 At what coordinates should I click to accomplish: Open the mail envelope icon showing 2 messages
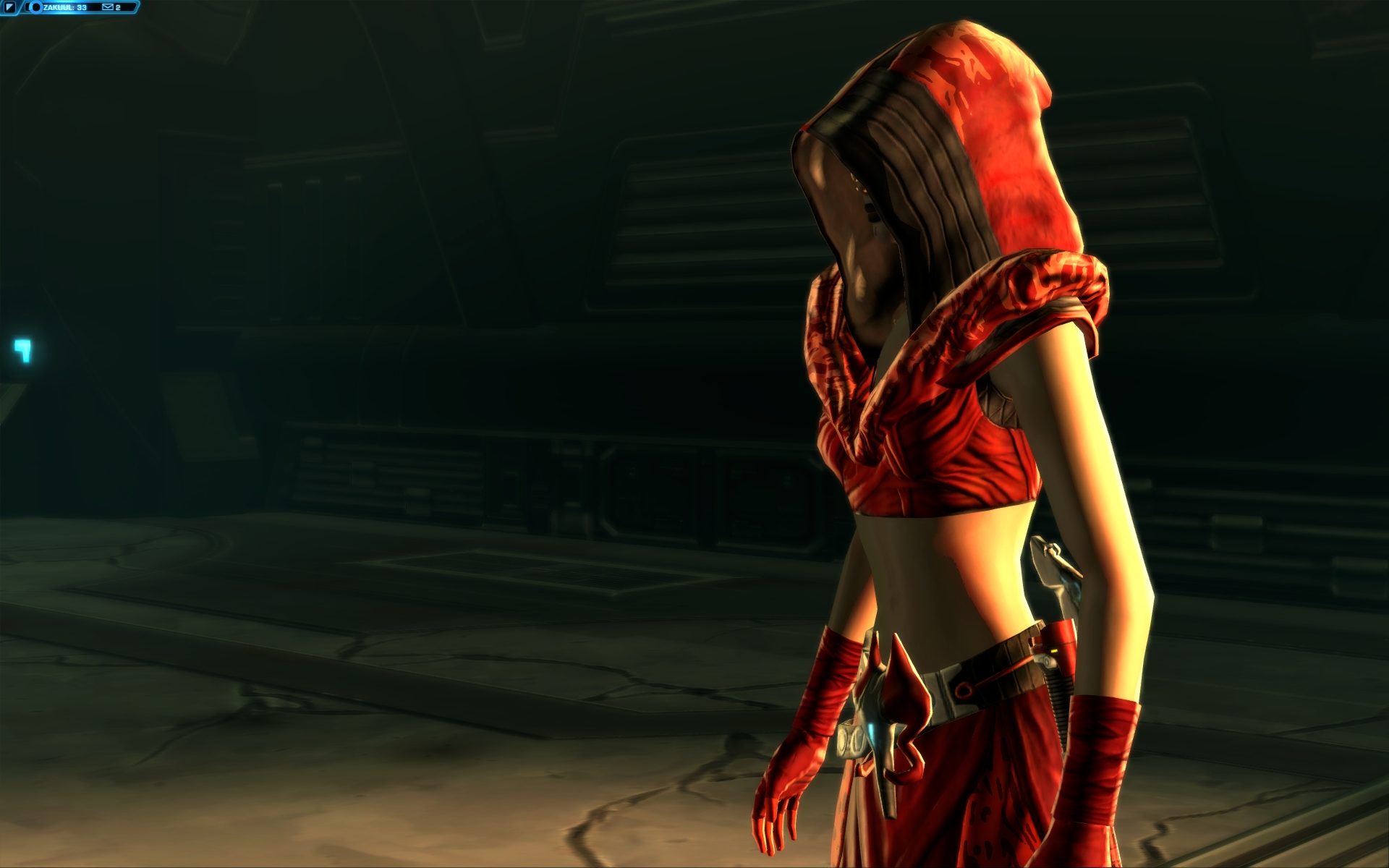click(x=108, y=7)
